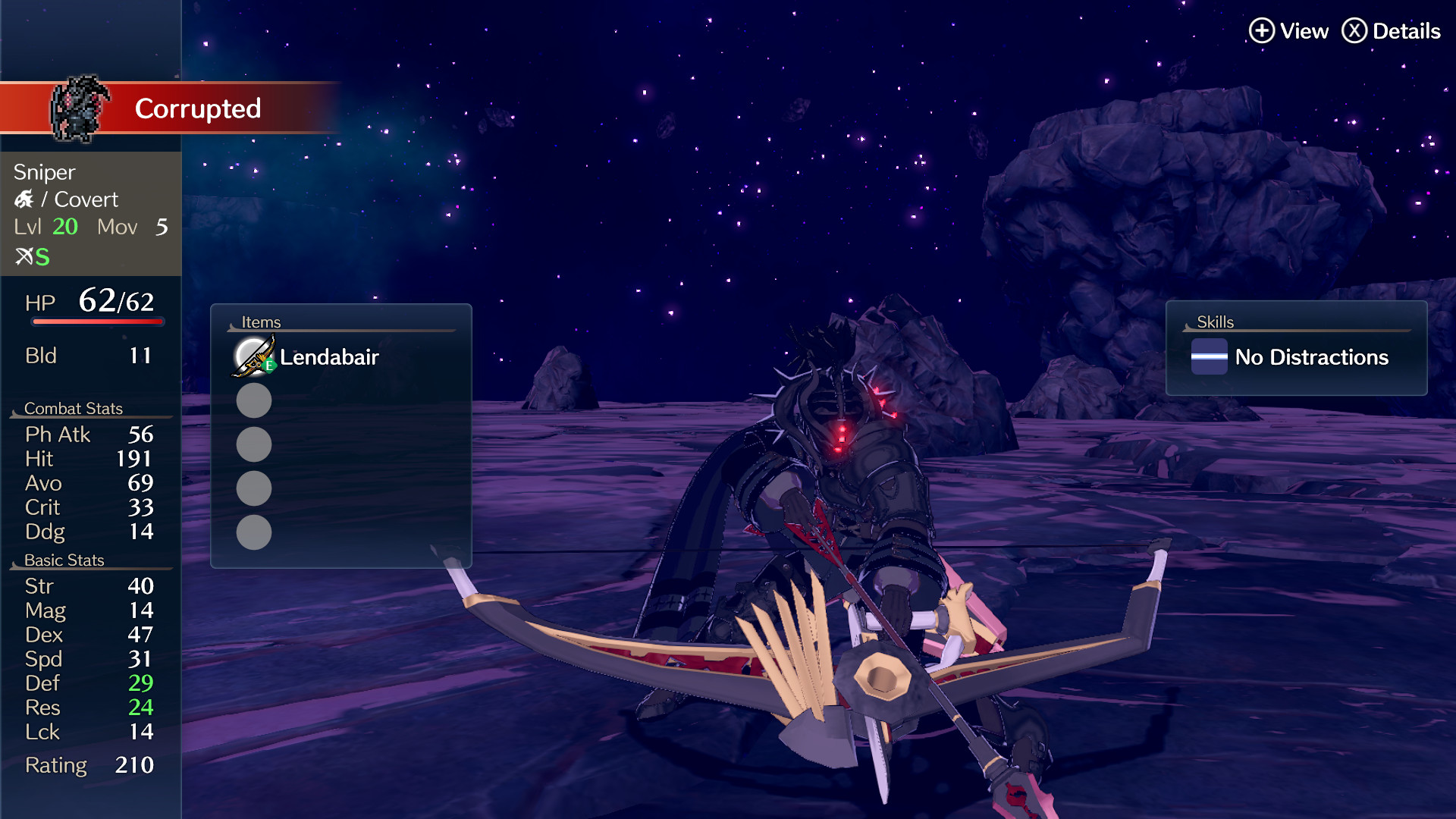The image size is (1456, 819).
Task: Select the Corrupted name banner
Action: (198, 108)
